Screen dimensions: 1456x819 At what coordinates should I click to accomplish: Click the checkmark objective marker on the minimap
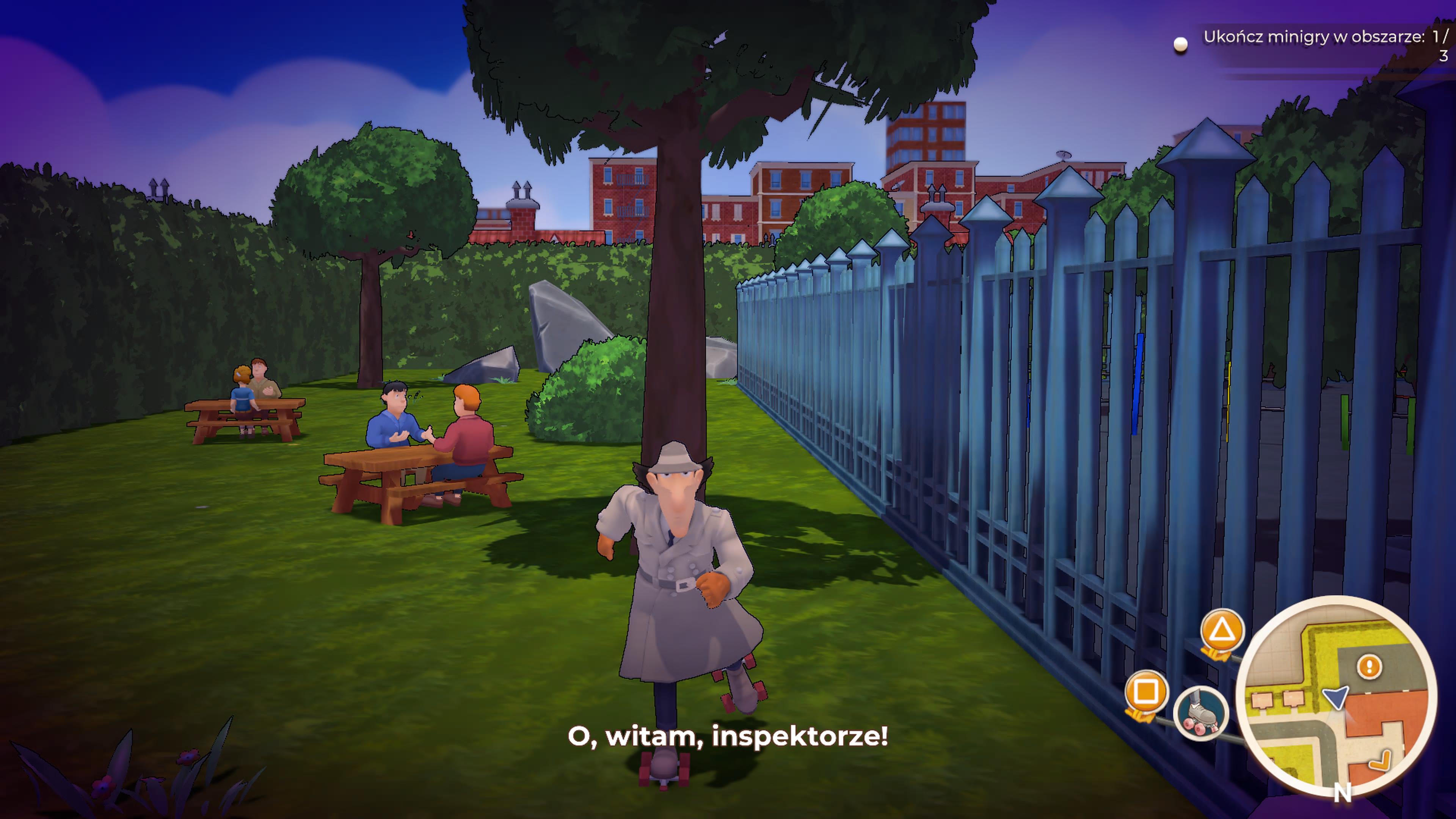pyautogui.click(x=1380, y=760)
